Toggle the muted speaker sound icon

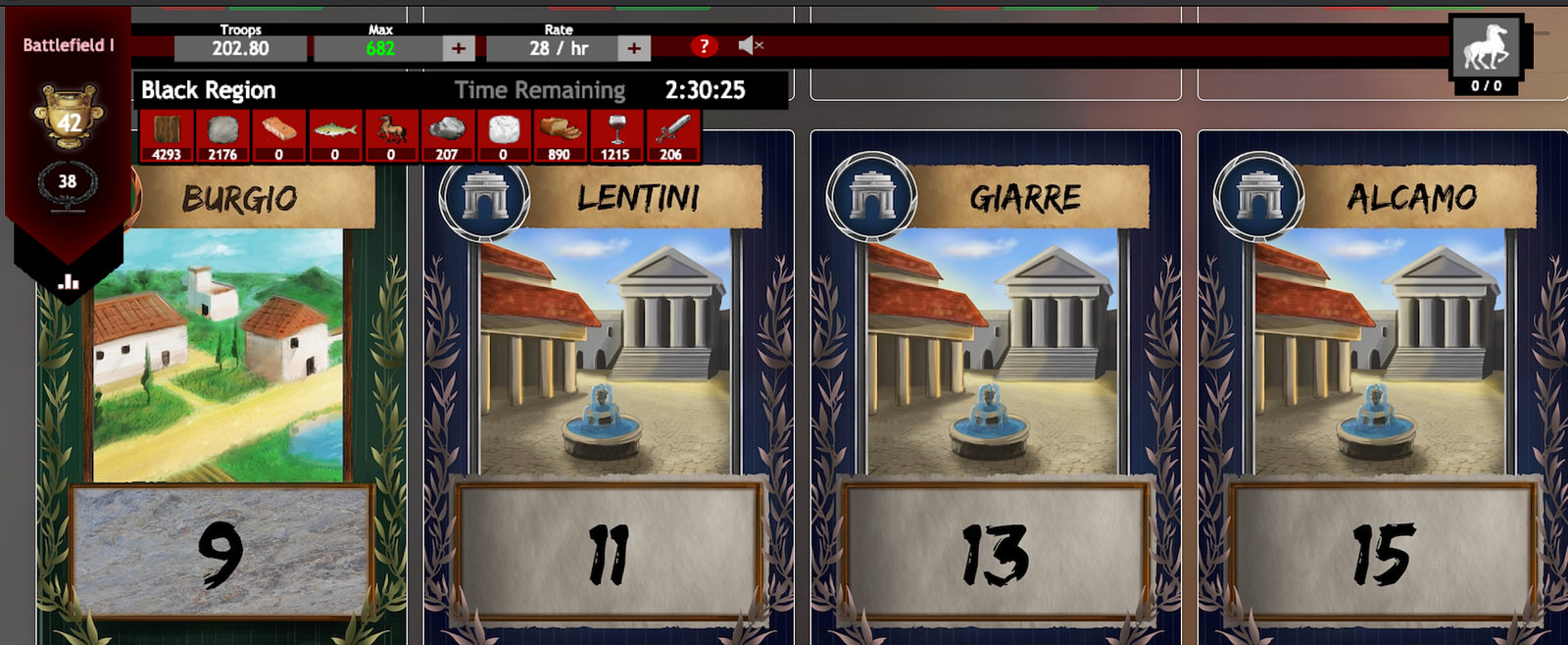click(x=750, y=45)
